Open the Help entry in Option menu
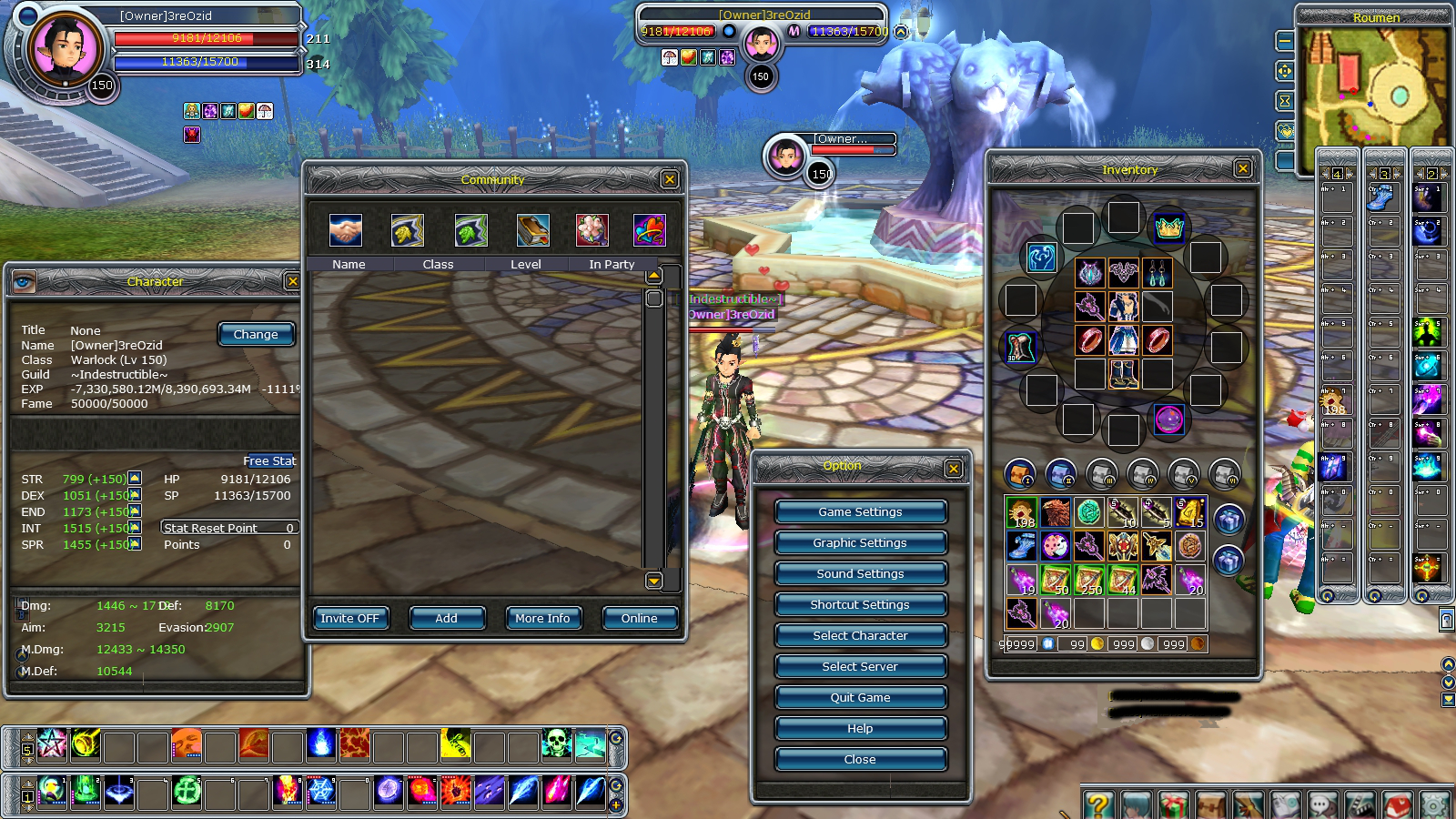Image resolution: width=1456 pixels, height=819 pixels. point(860,729)
